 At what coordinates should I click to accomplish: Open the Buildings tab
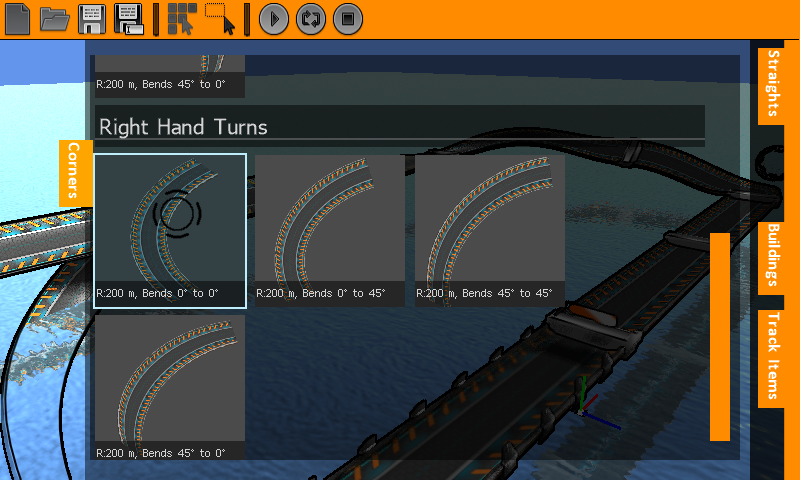point(771,254)
